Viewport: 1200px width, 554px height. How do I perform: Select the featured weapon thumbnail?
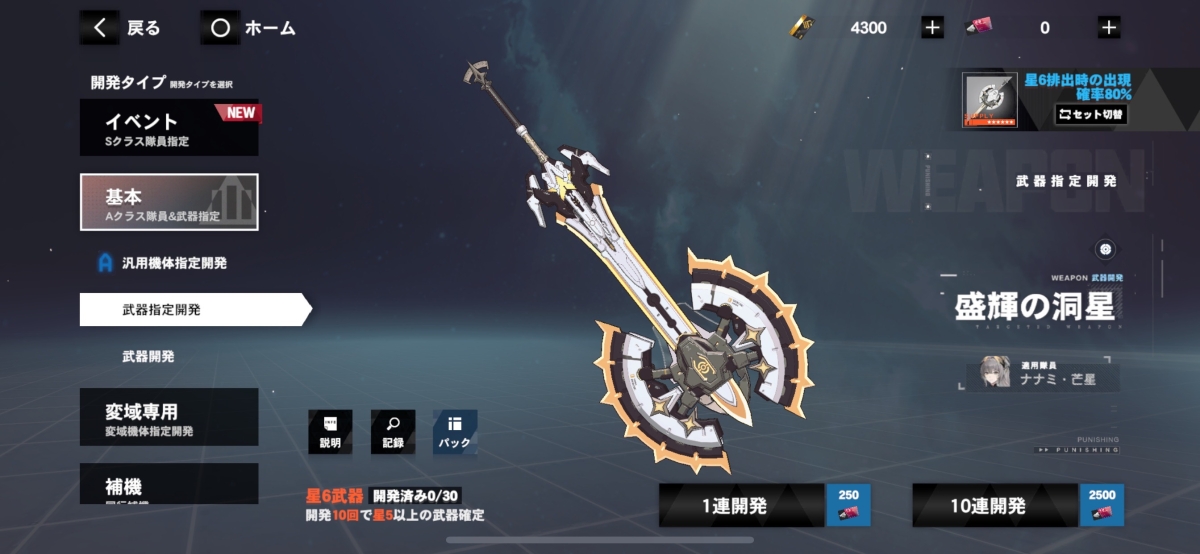(x=989, y=101)
